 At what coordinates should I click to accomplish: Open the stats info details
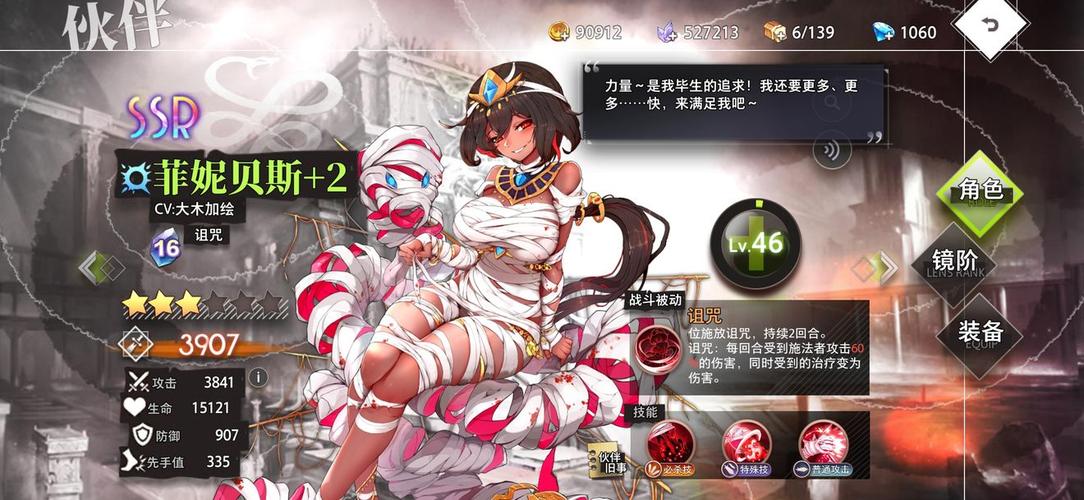coord(257,377)
